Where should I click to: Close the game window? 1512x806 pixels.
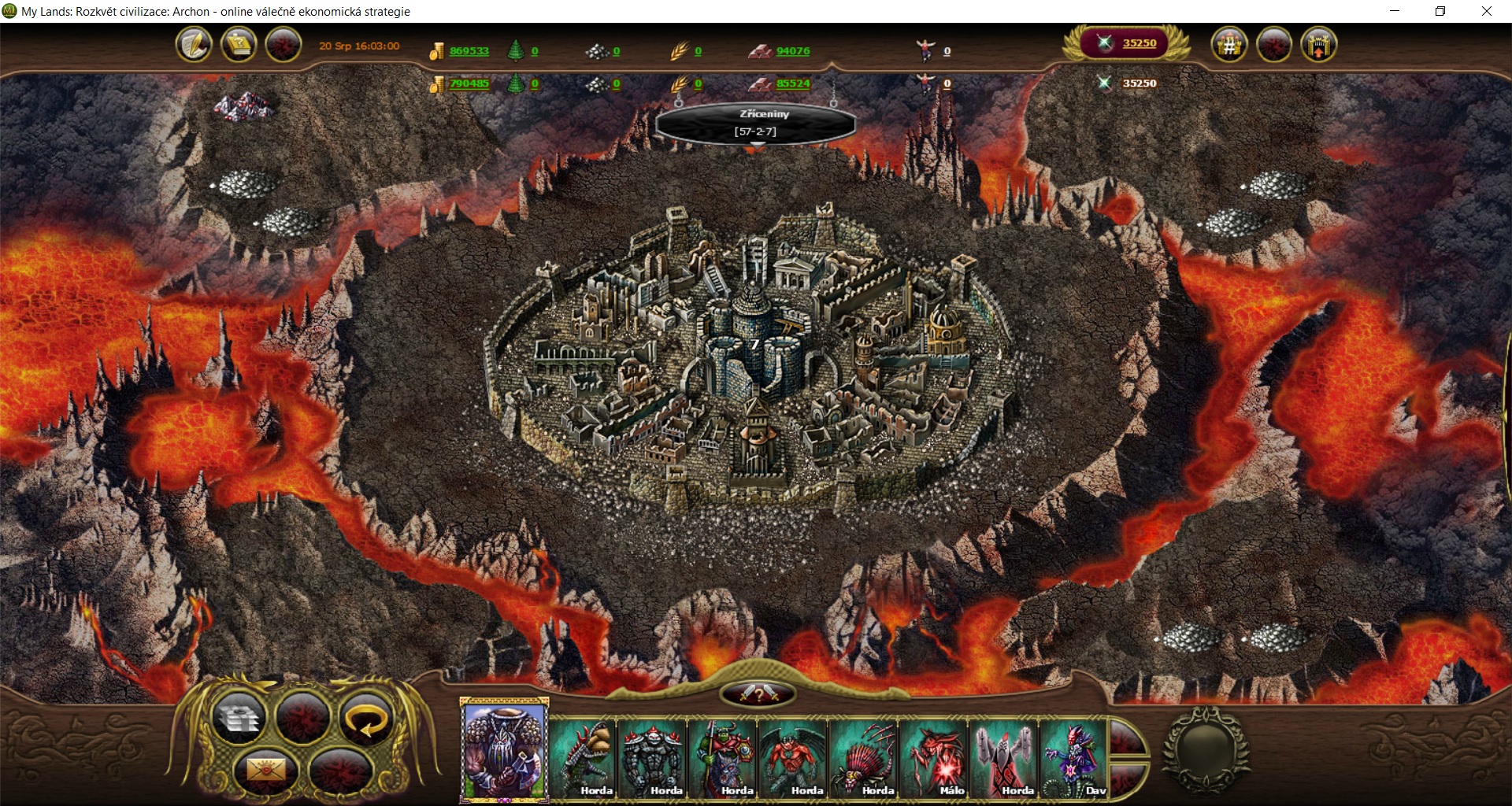pos(1487,11)
